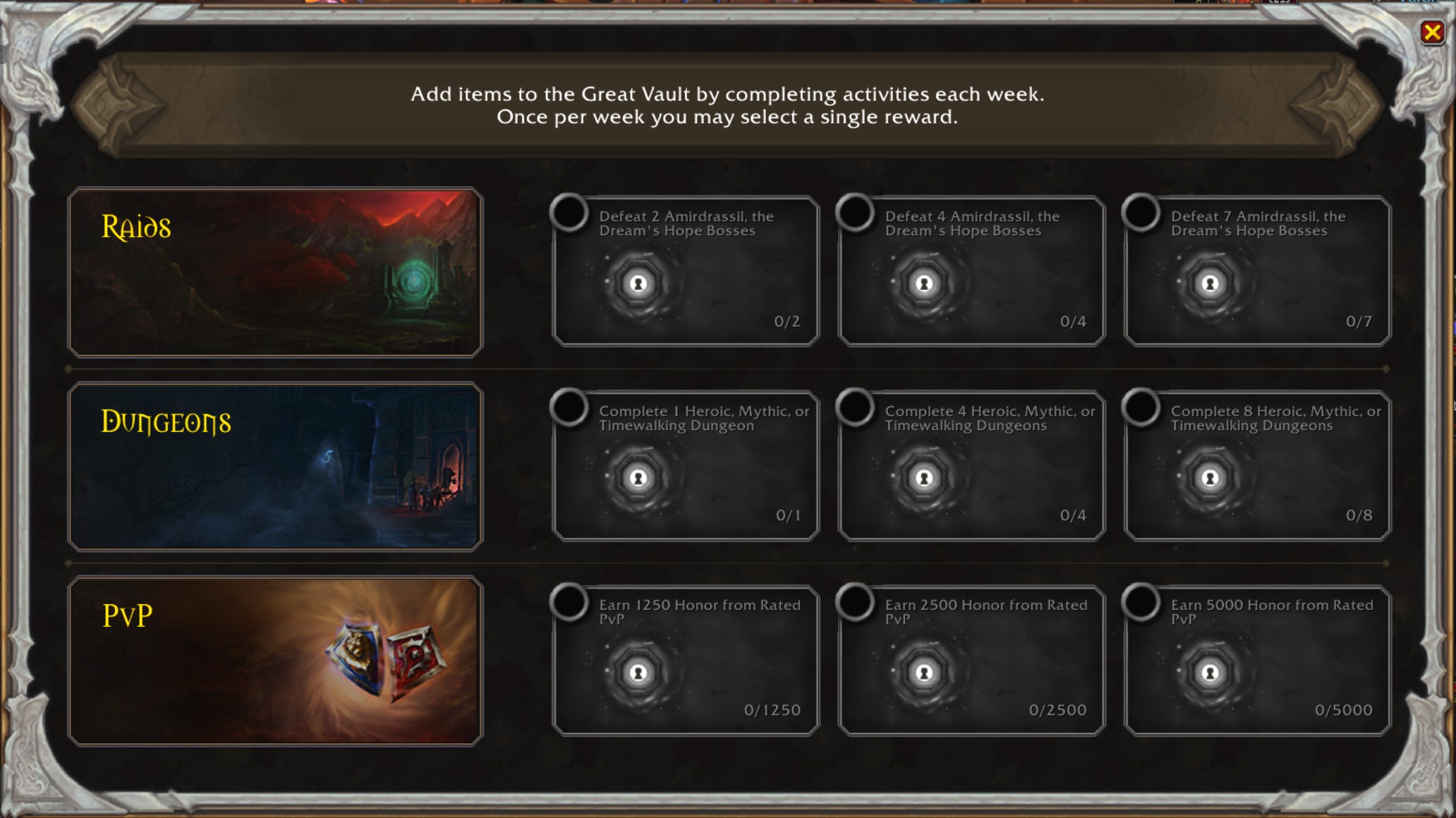Close the Great Vault window
Image resolution: width=1456 pixels, height=818 pixels.
[1432, 32]
